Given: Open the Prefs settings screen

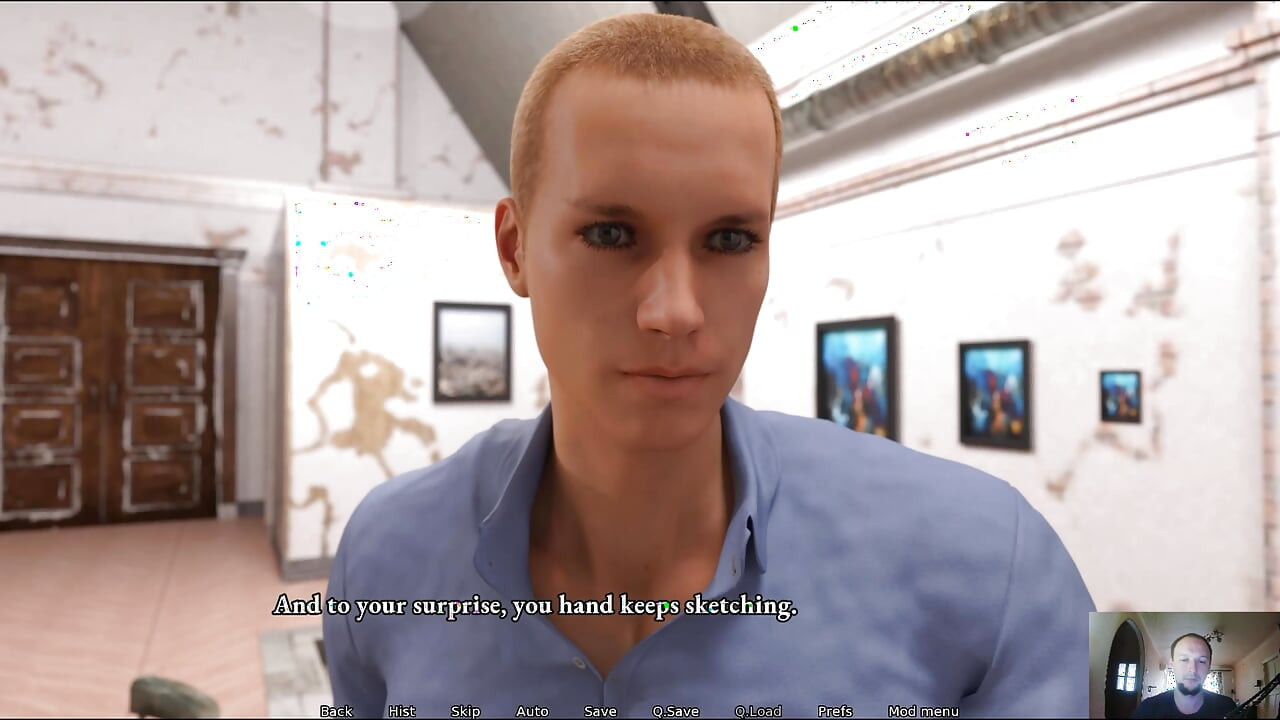Looking at the screenshot, I should [835, 711].
